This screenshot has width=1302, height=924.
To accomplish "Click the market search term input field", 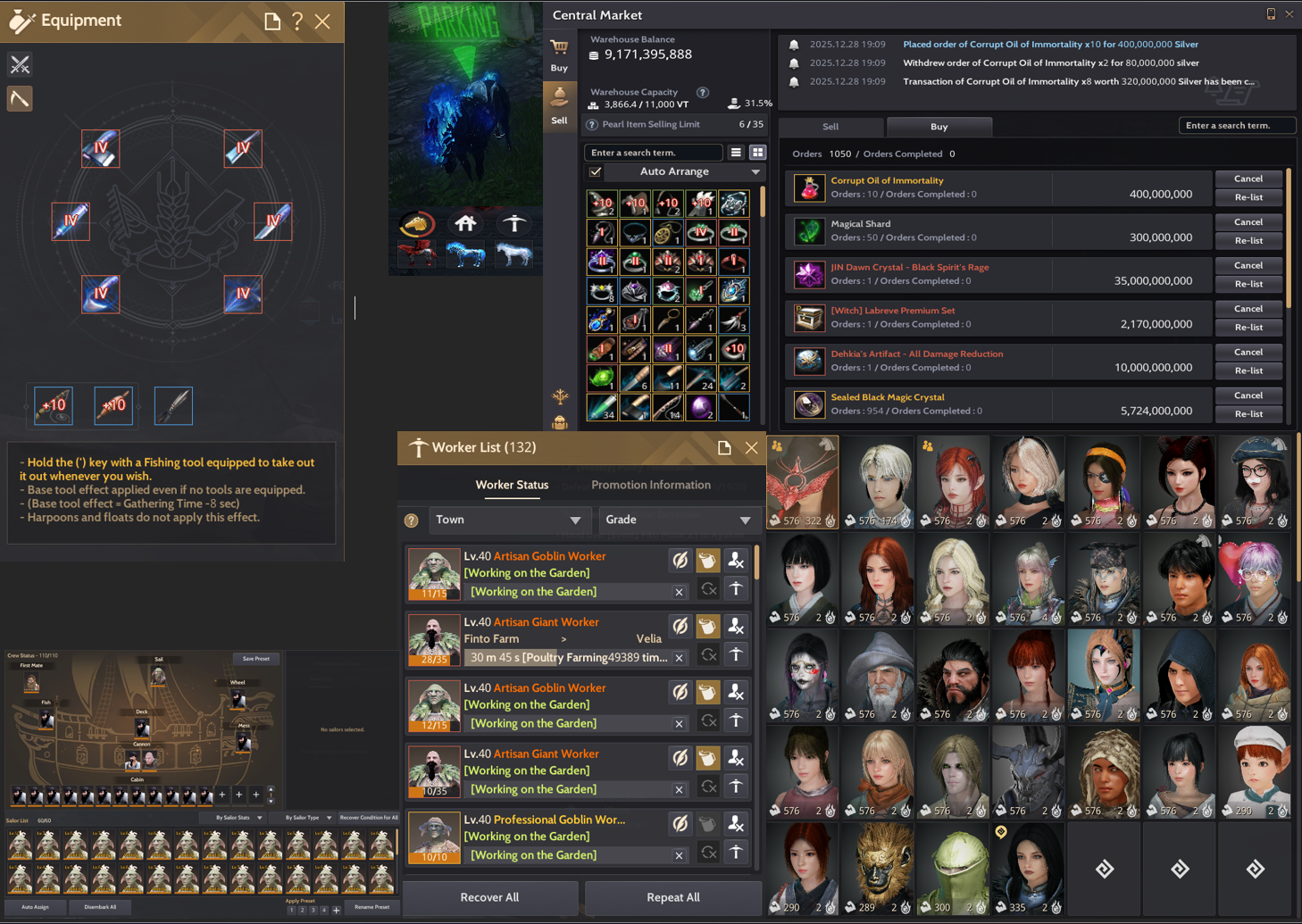I will pyautogui.click(x=652, y=152).
